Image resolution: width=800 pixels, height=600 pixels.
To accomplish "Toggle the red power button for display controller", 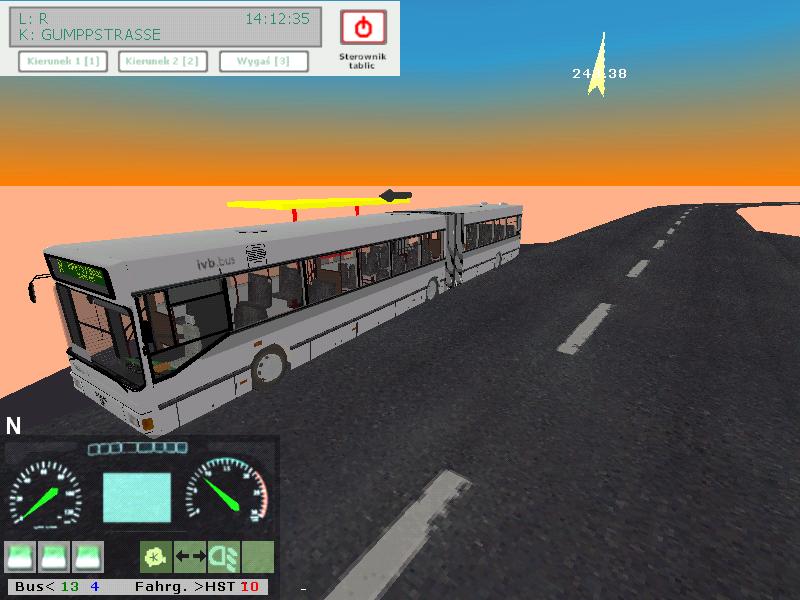I will (x=363, y=28).
